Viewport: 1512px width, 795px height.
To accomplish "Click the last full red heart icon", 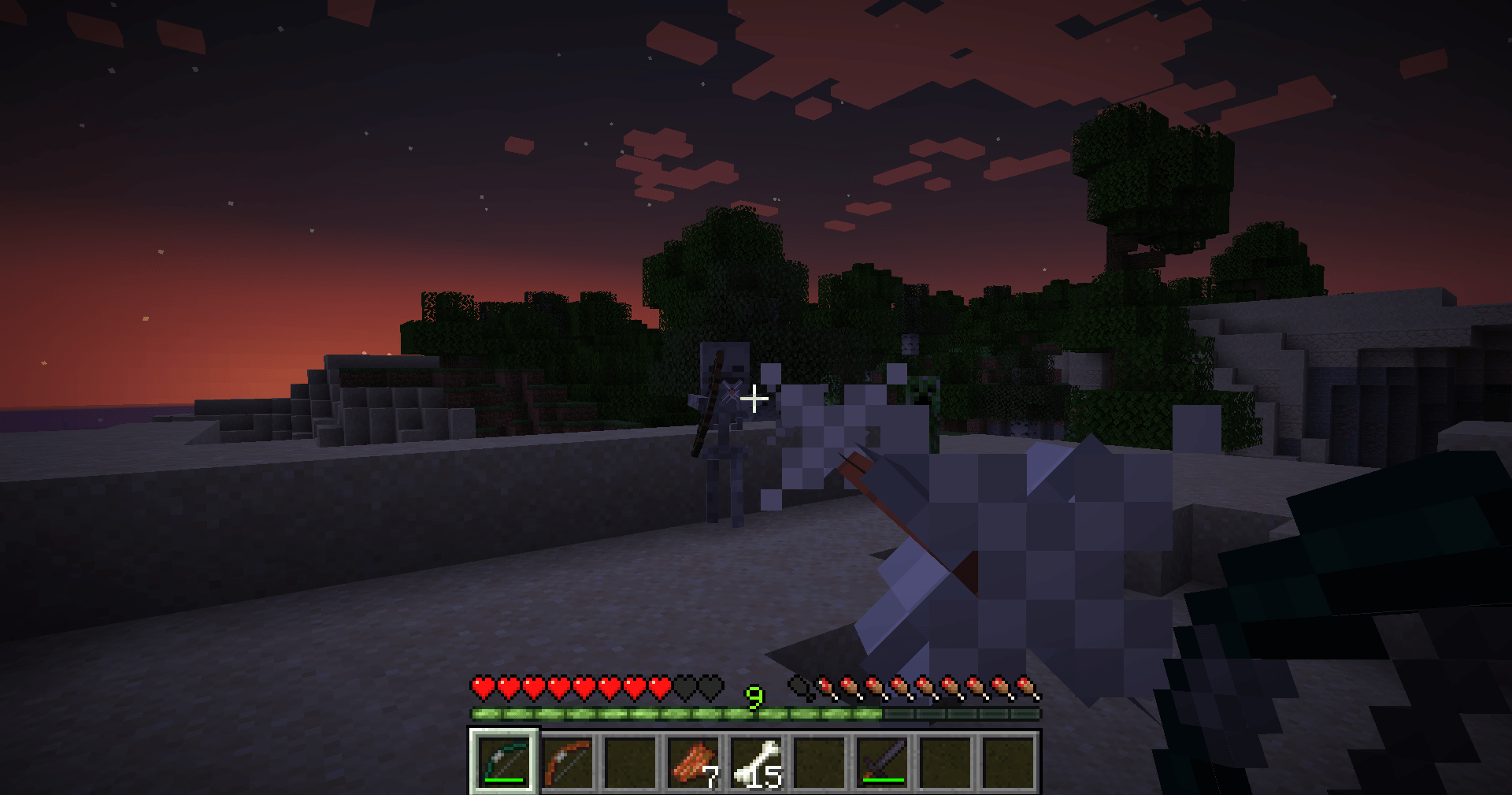I will point(660,686).
